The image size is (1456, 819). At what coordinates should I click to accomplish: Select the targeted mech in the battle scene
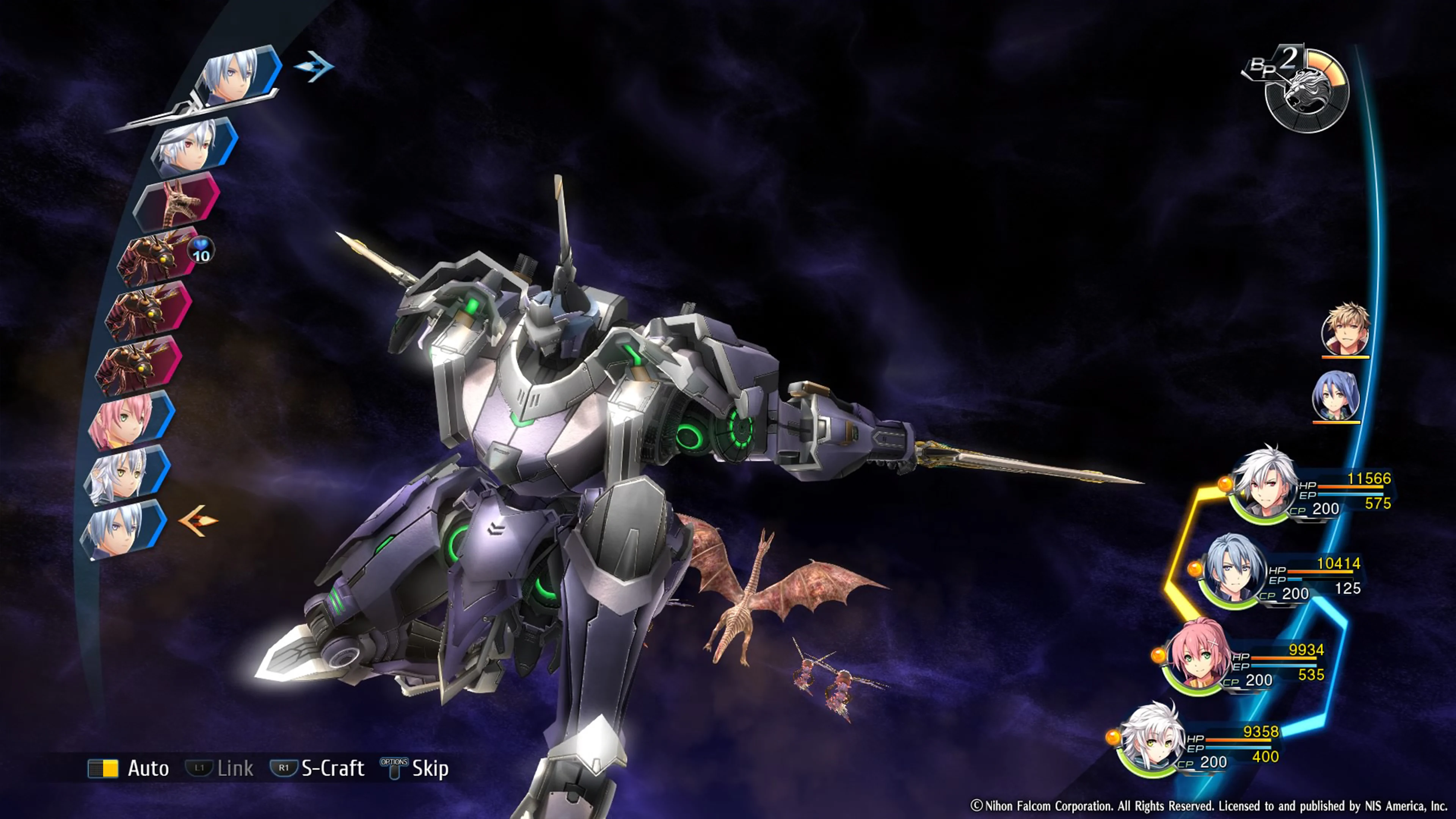click(565, 452)
